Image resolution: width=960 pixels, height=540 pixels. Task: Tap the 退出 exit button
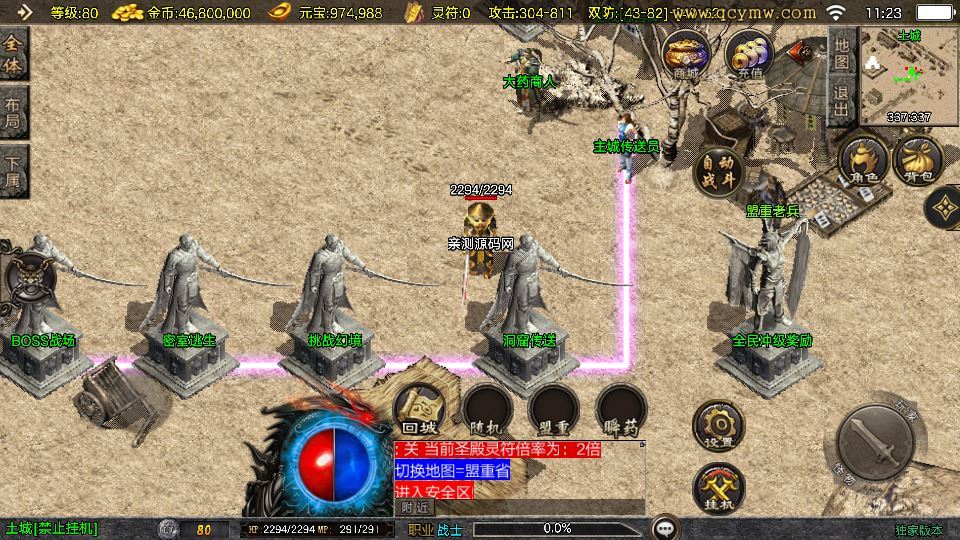(x=842, y=100)
